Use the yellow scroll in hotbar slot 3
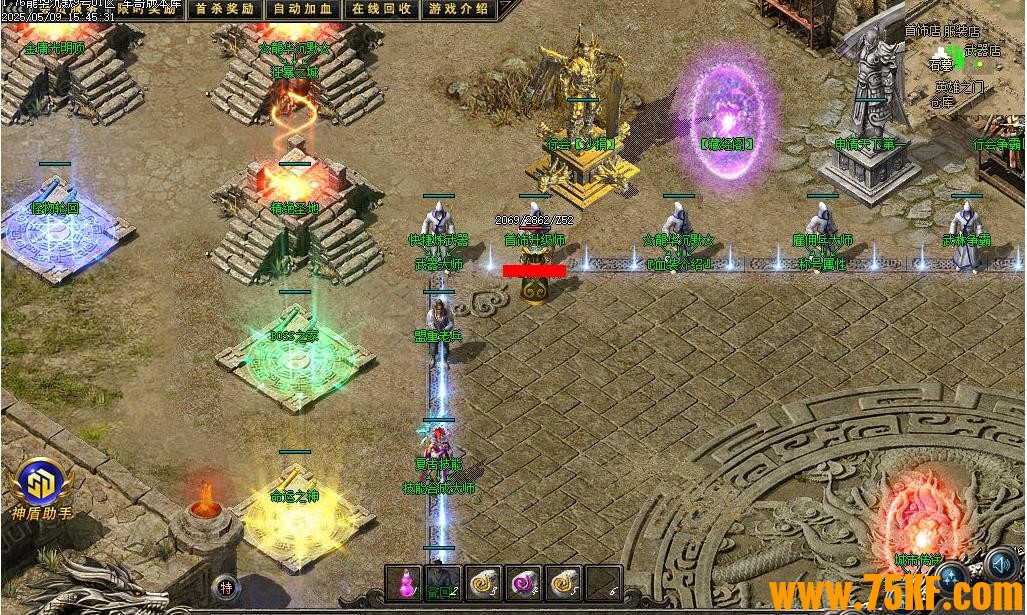Image resolution: width=1027 pixels, height=615 pixels. coord(484,583)
